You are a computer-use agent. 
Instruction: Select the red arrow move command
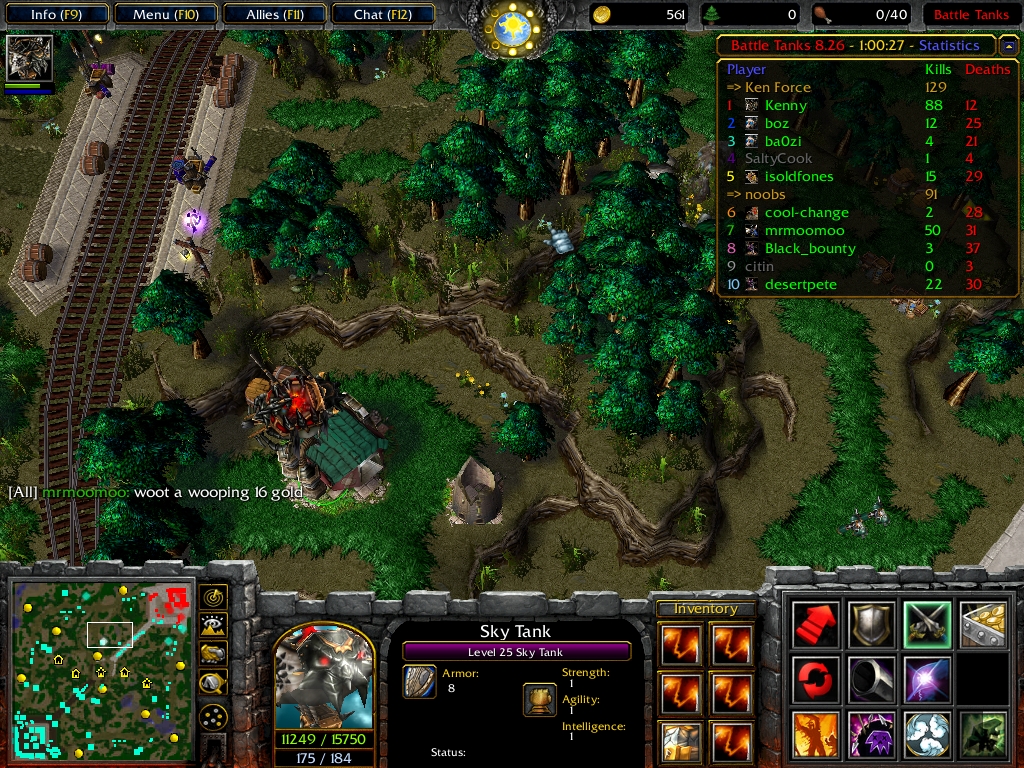(815, 624)
